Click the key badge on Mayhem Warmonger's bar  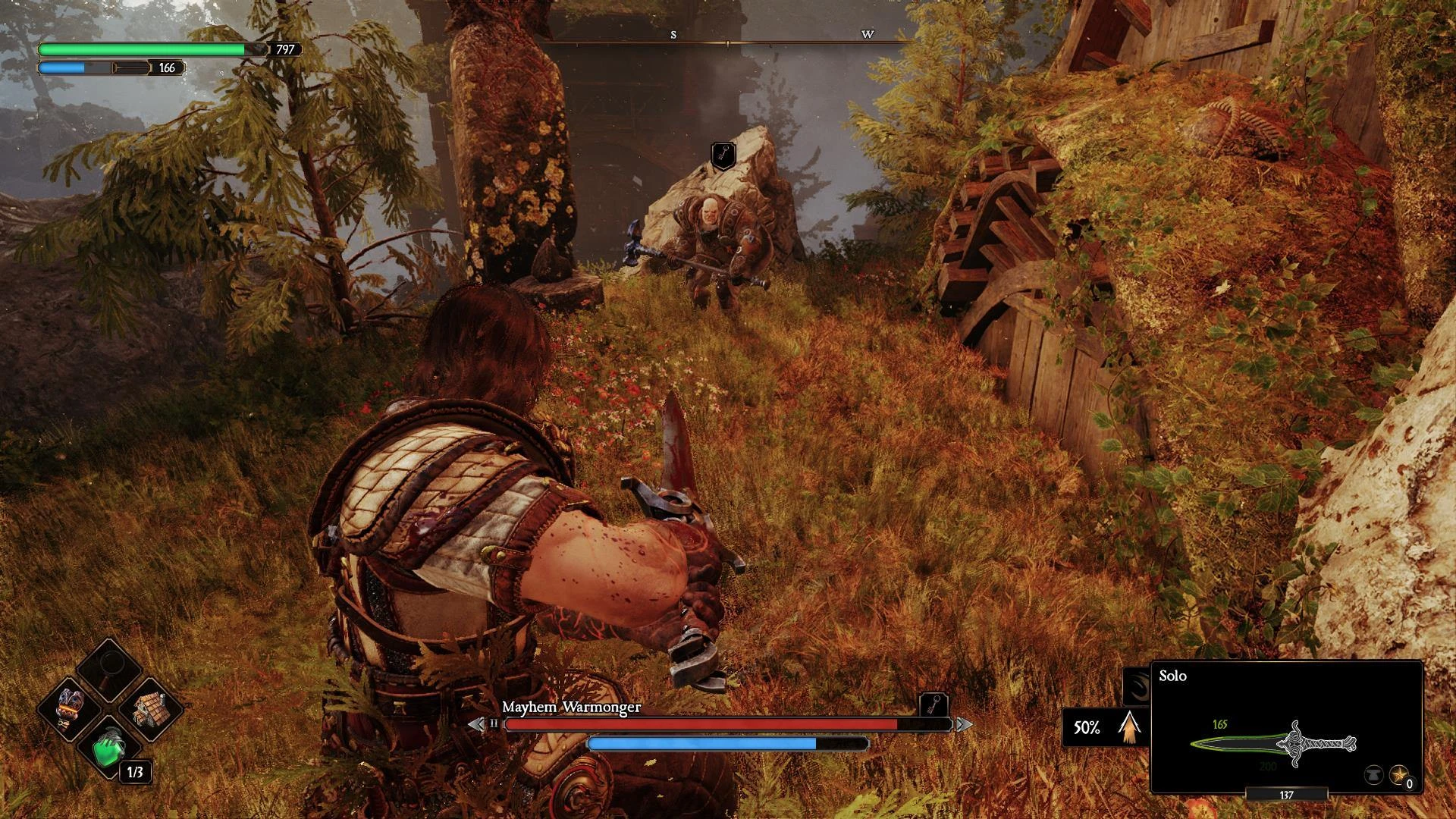click(x=934, y=704)
